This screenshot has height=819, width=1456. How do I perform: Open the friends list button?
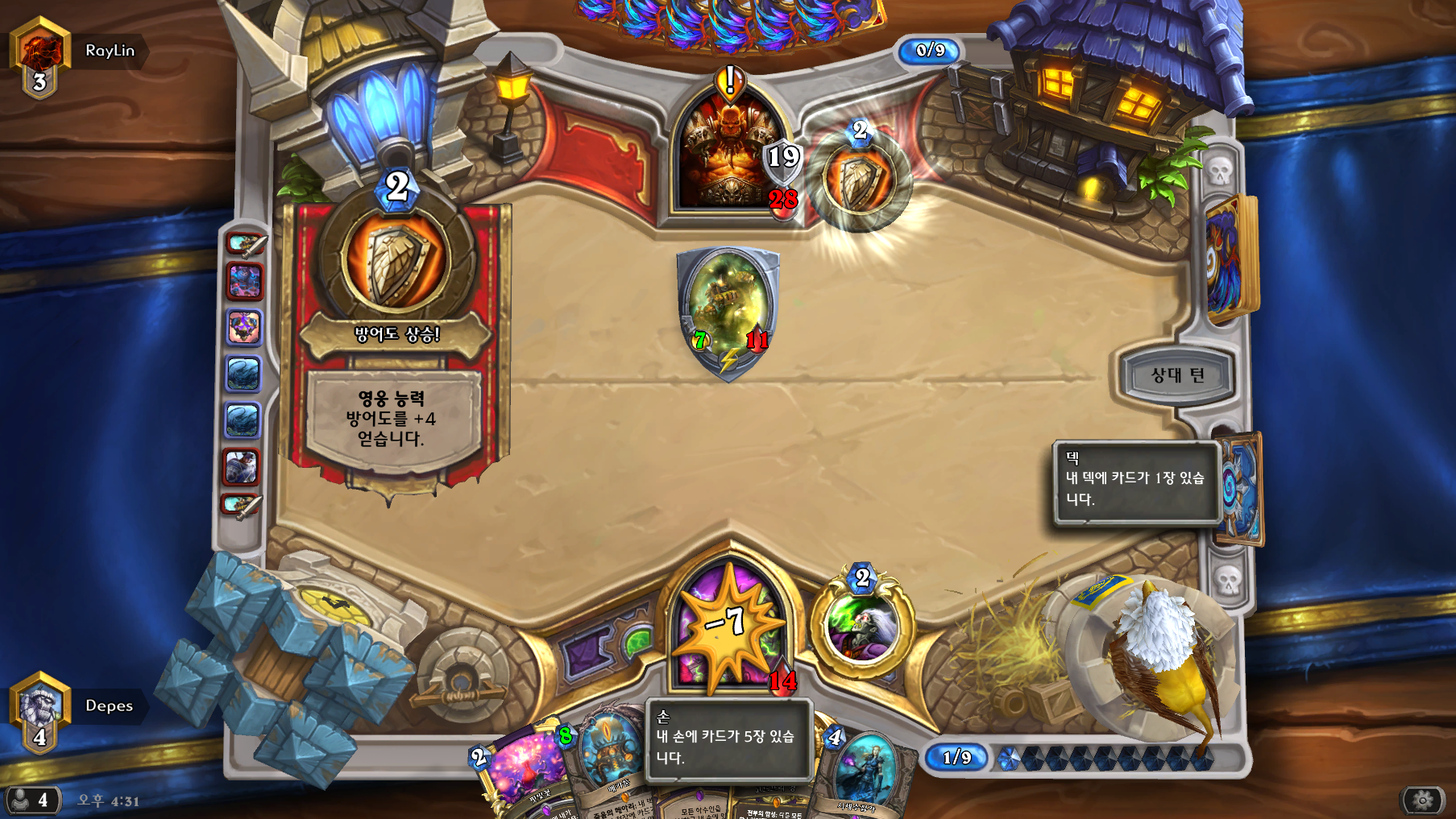coord(31,800)
